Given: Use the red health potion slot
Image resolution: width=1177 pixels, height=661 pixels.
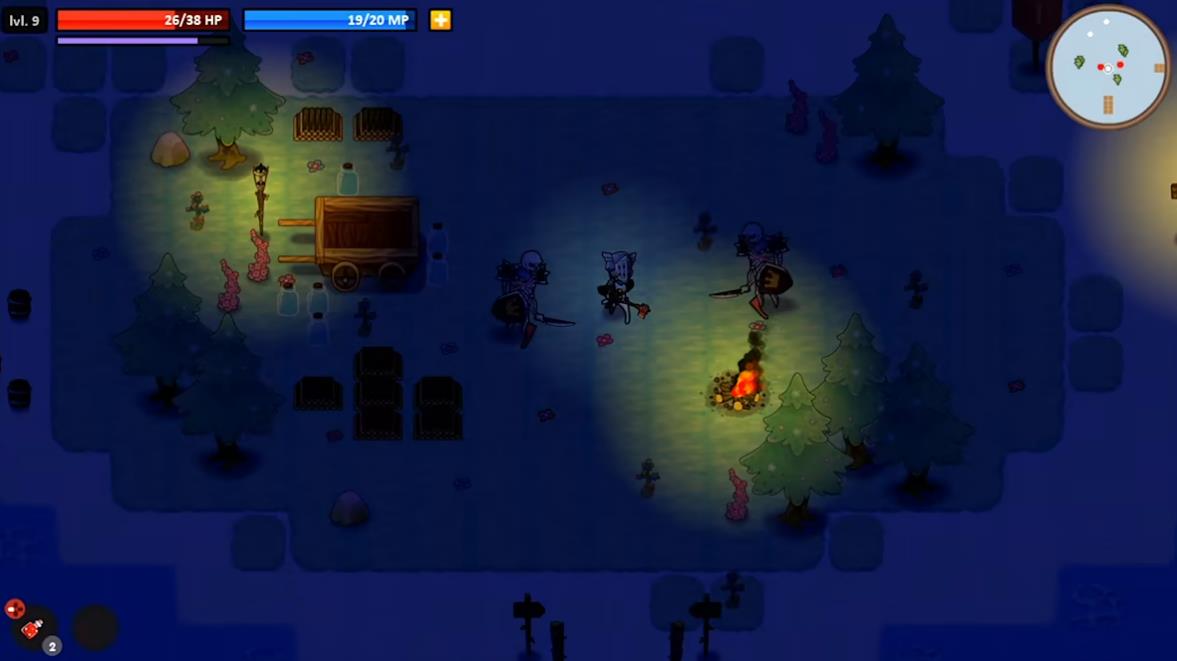Looking at the screenshot, I should pos(33,629).
